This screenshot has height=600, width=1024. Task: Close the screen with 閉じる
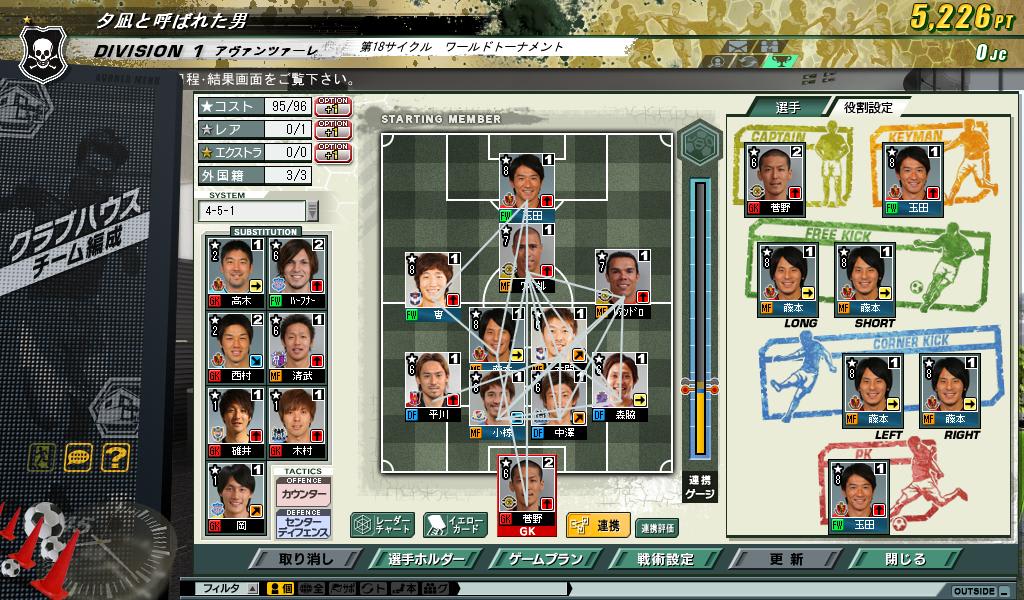click(x=905, y=559)
